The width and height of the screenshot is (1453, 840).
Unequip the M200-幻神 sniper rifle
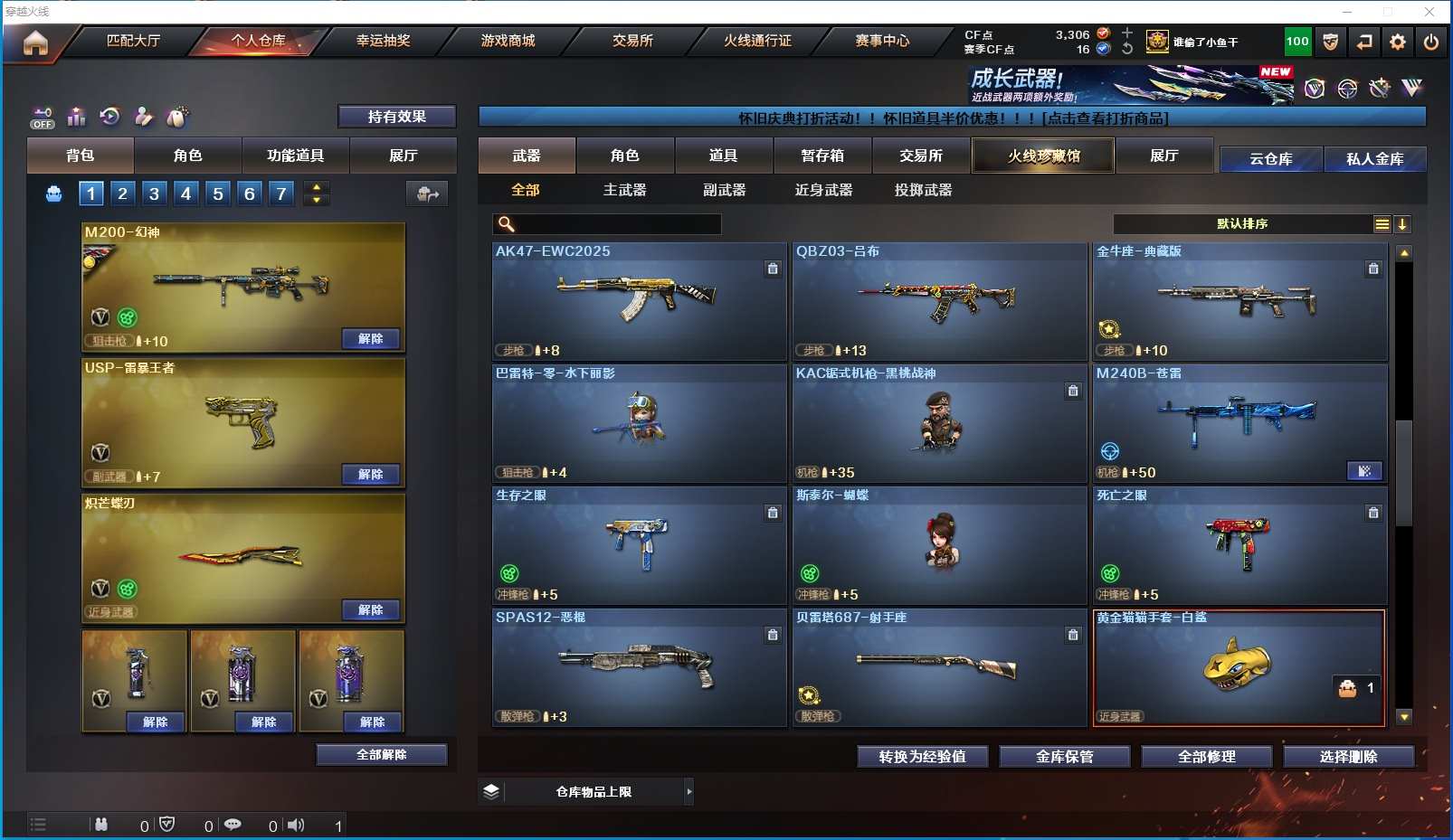[371, 338]
